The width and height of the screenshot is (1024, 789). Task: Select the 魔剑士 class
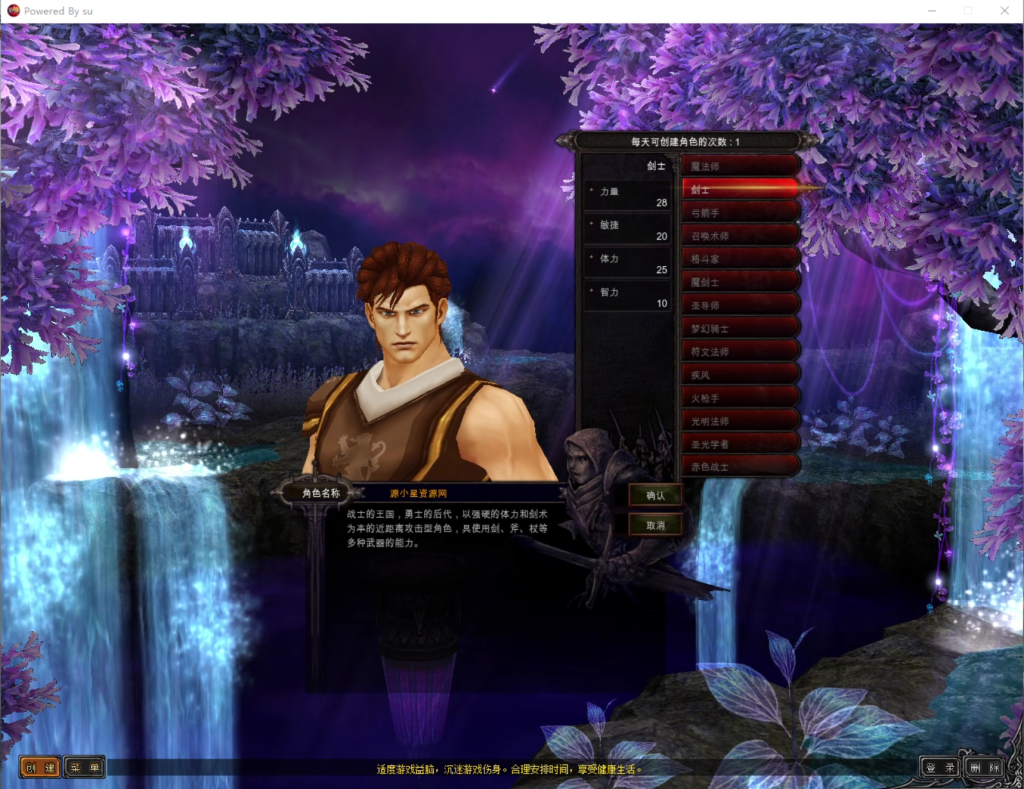[740, 282]
